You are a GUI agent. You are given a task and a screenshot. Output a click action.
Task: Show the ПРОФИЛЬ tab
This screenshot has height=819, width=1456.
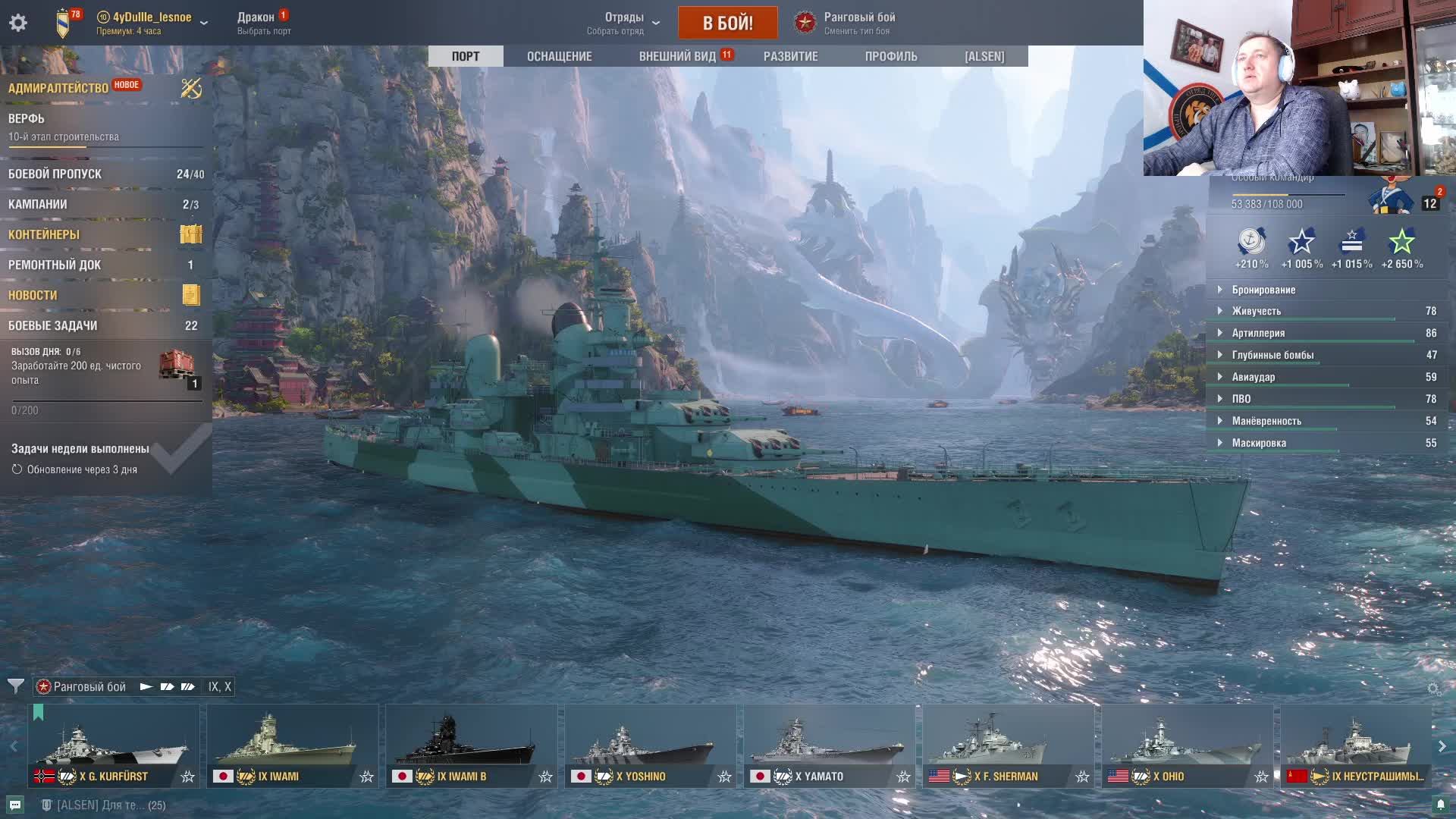pos(890,56)
